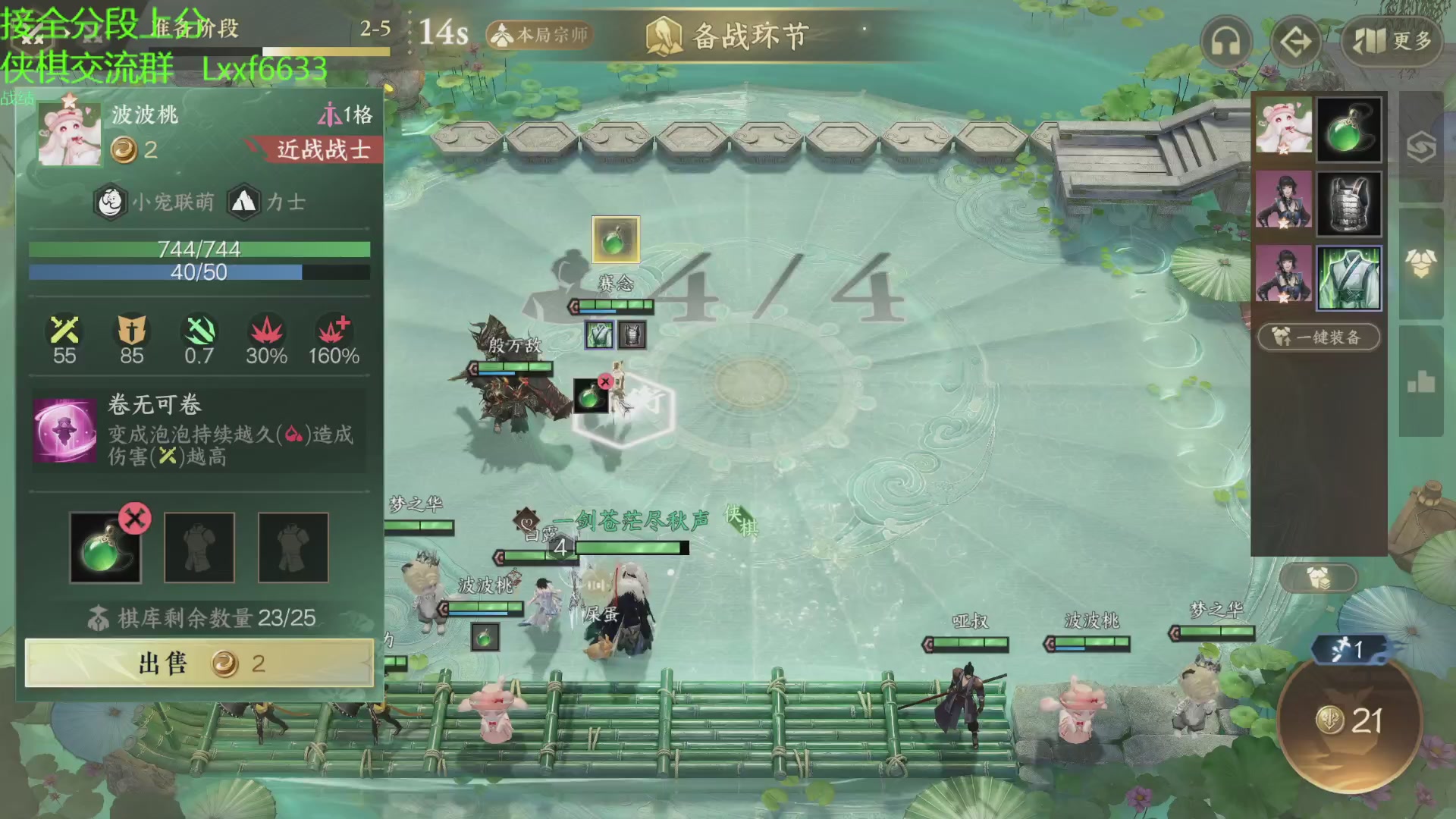1456x819 pixels.
Task: Click the 备战环节 phase banner icon
Action: pyautogui.click(x=664, y=33)
